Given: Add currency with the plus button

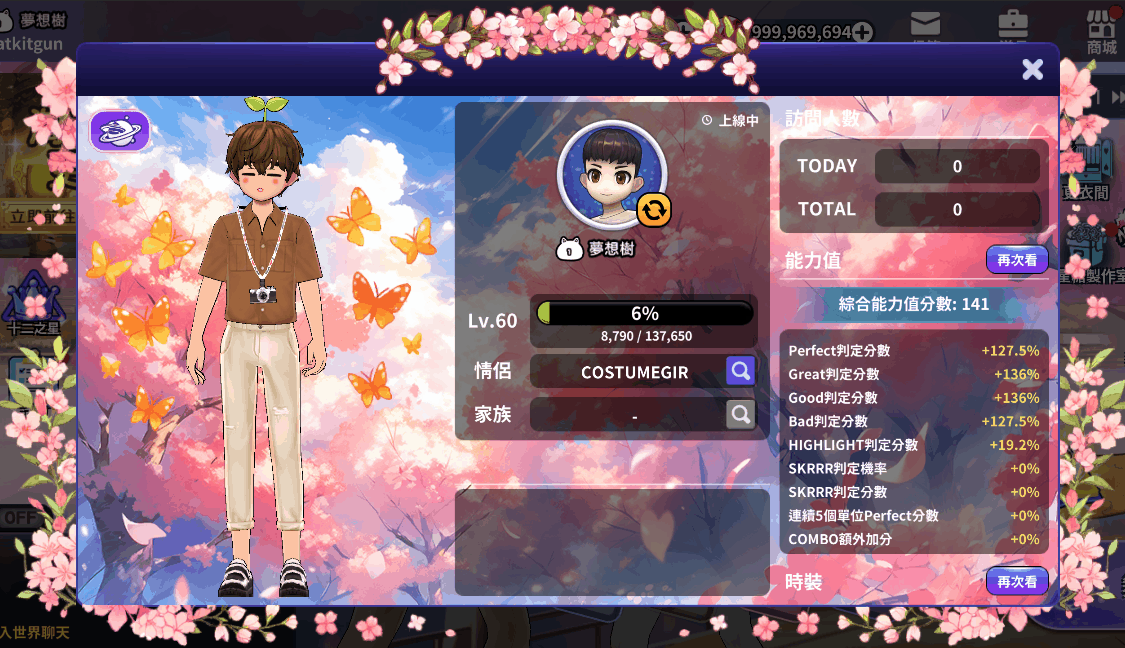Looking at the screenshot, I should [862, 32].
